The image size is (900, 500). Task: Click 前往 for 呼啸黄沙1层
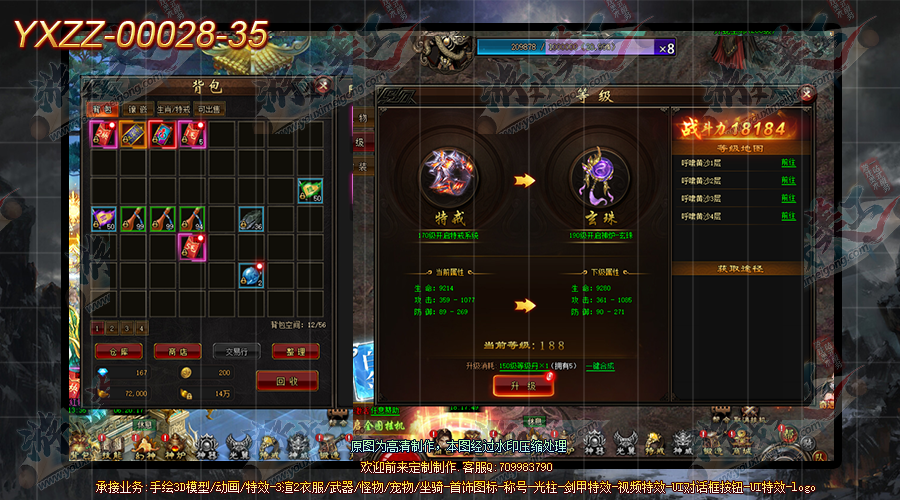tap(788, 162)
